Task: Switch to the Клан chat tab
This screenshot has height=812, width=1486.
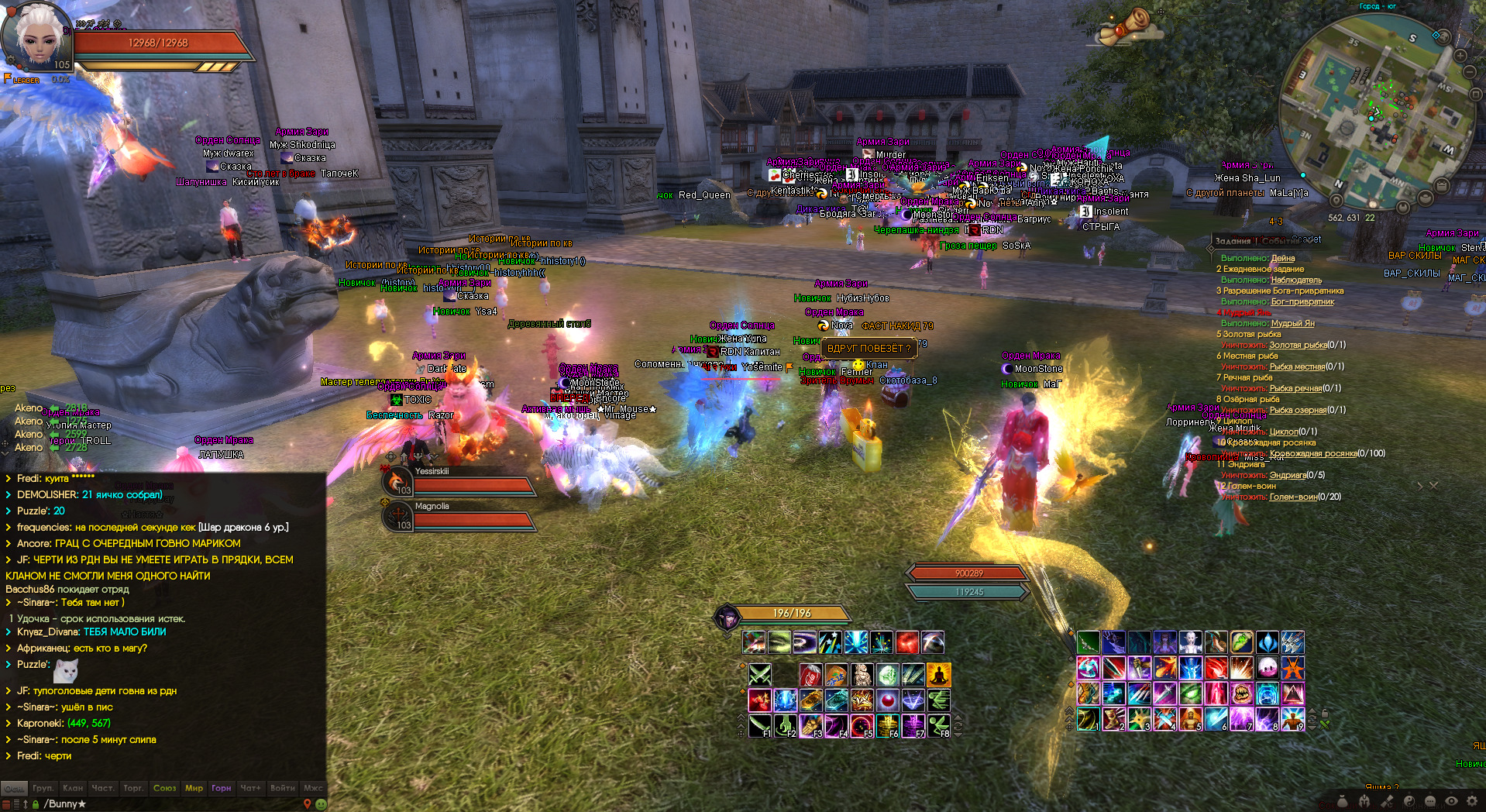Action: 73,788
